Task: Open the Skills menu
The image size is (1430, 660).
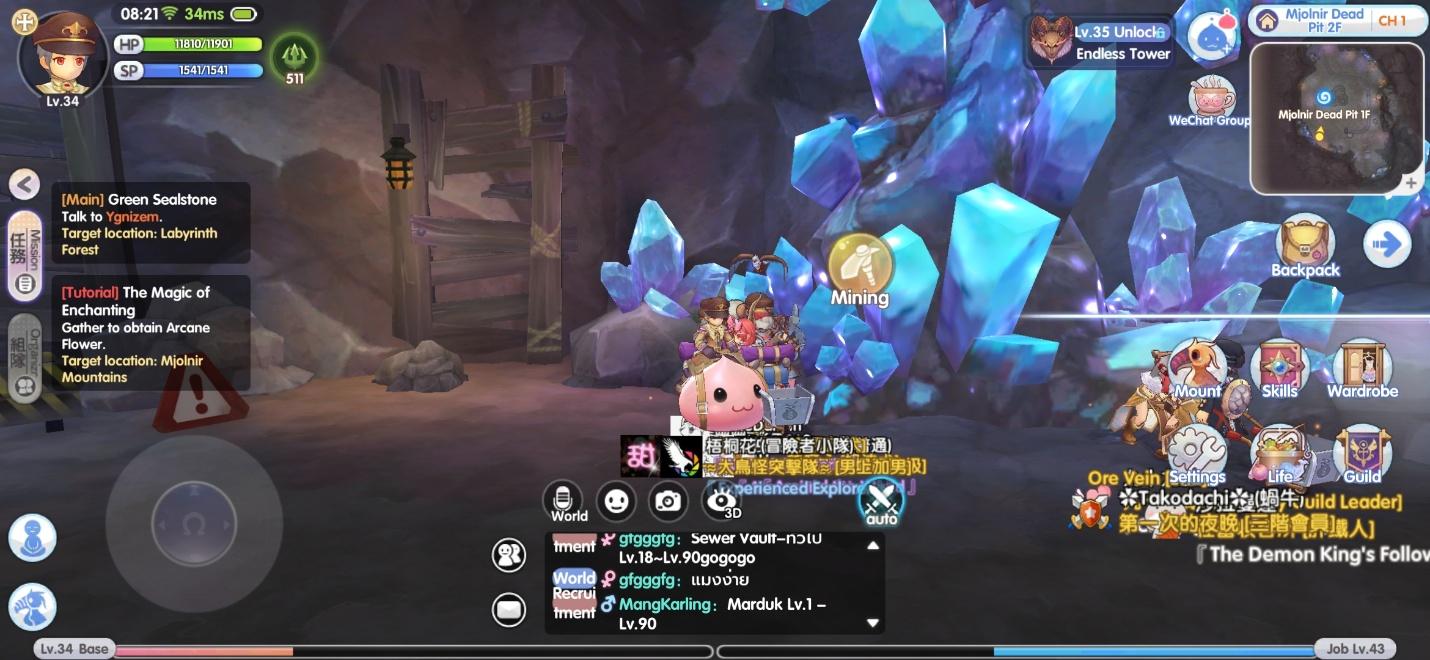Action: (1279, 370)
